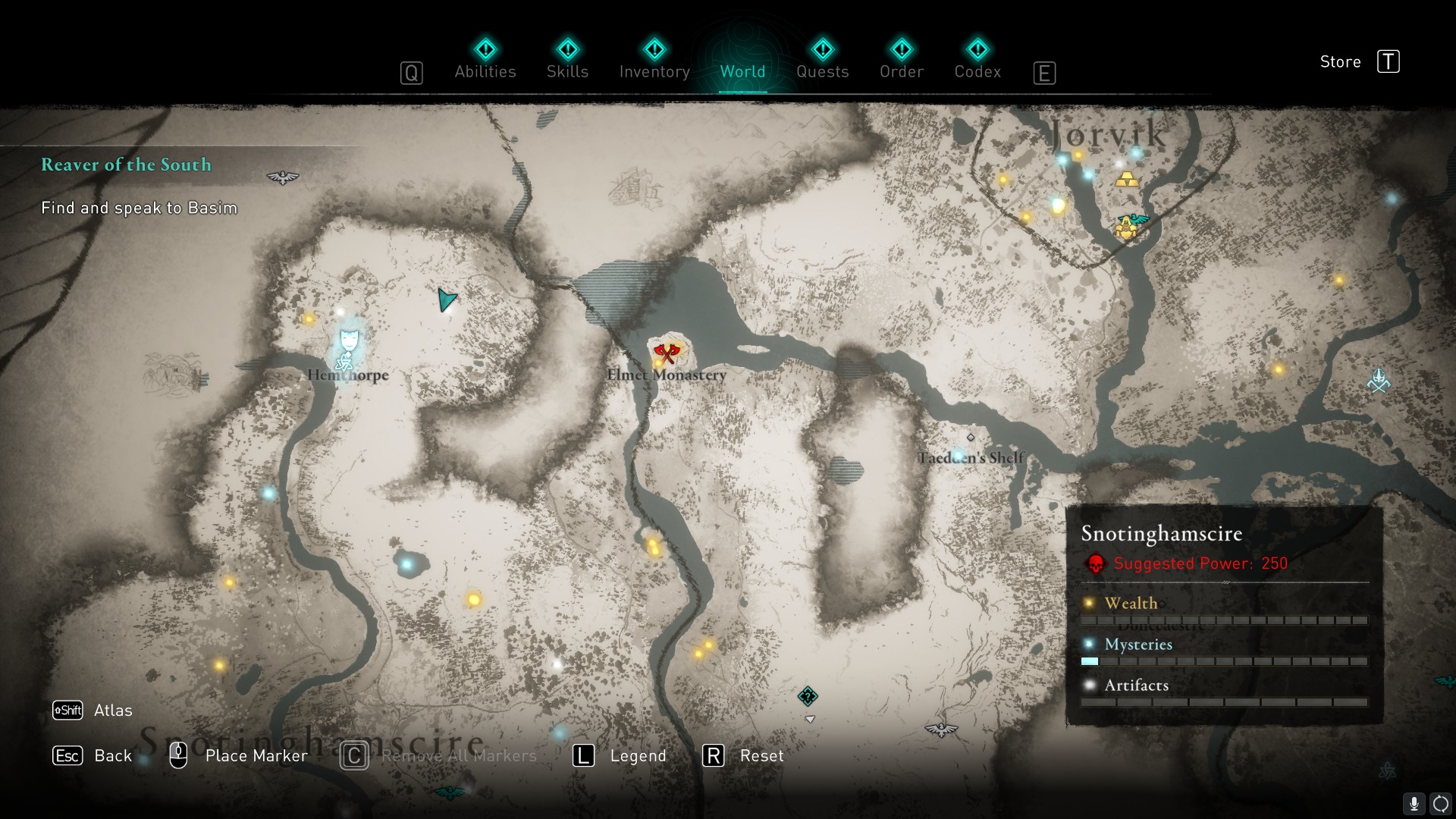Viewport: 1456px width, 819px height.
Task: Select the teal player arrow marker
Action: pos(446,300)
